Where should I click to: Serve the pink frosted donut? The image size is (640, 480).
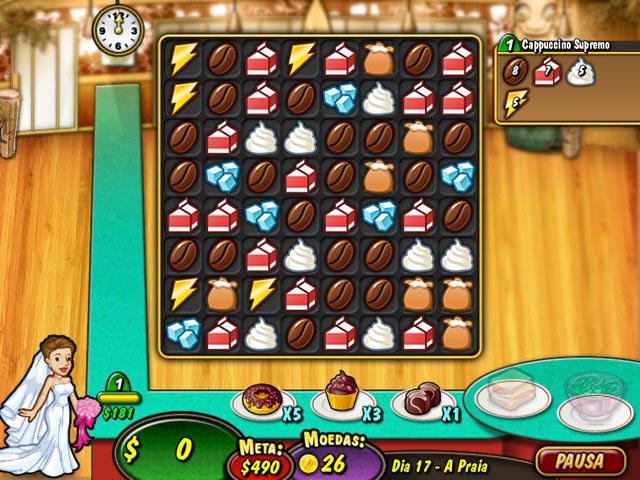click(x=262, y=401)
